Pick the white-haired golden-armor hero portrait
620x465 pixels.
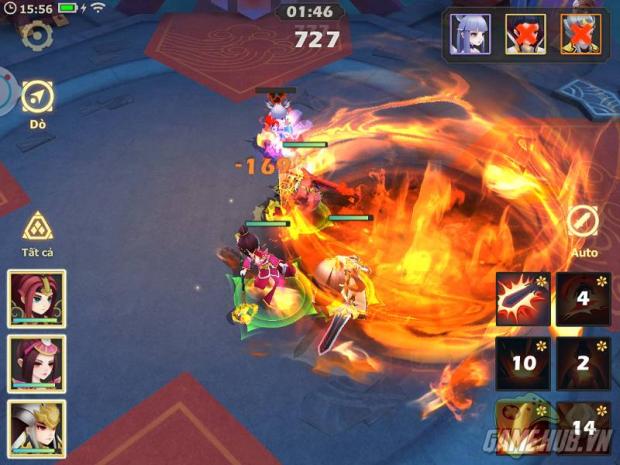point(37,426)
